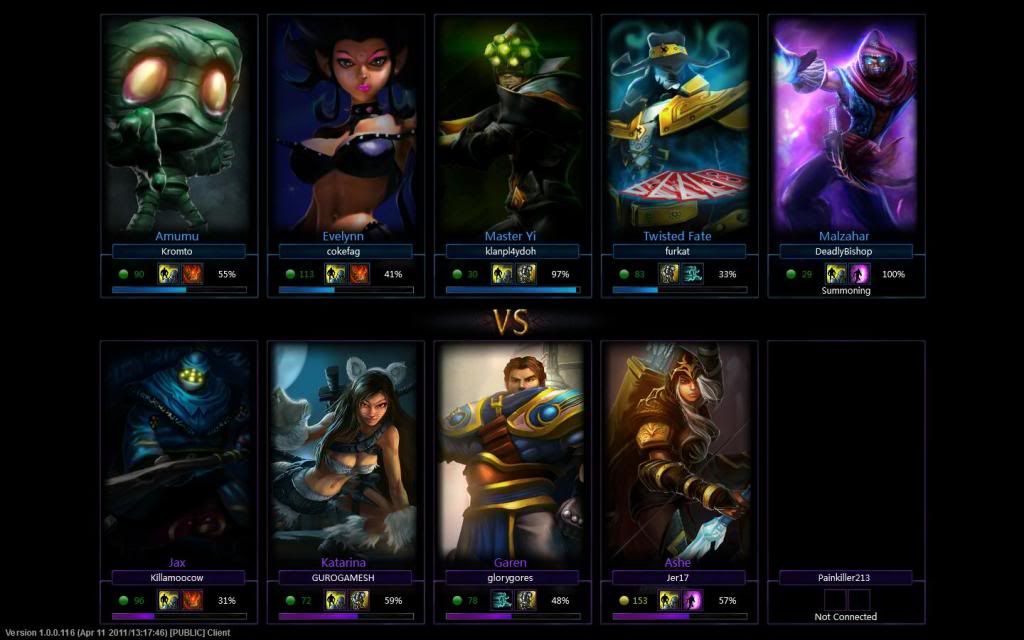Viewport: 1024px width, 640px height.
Task: Click the Ashe champion card
Action: point(678,450)
